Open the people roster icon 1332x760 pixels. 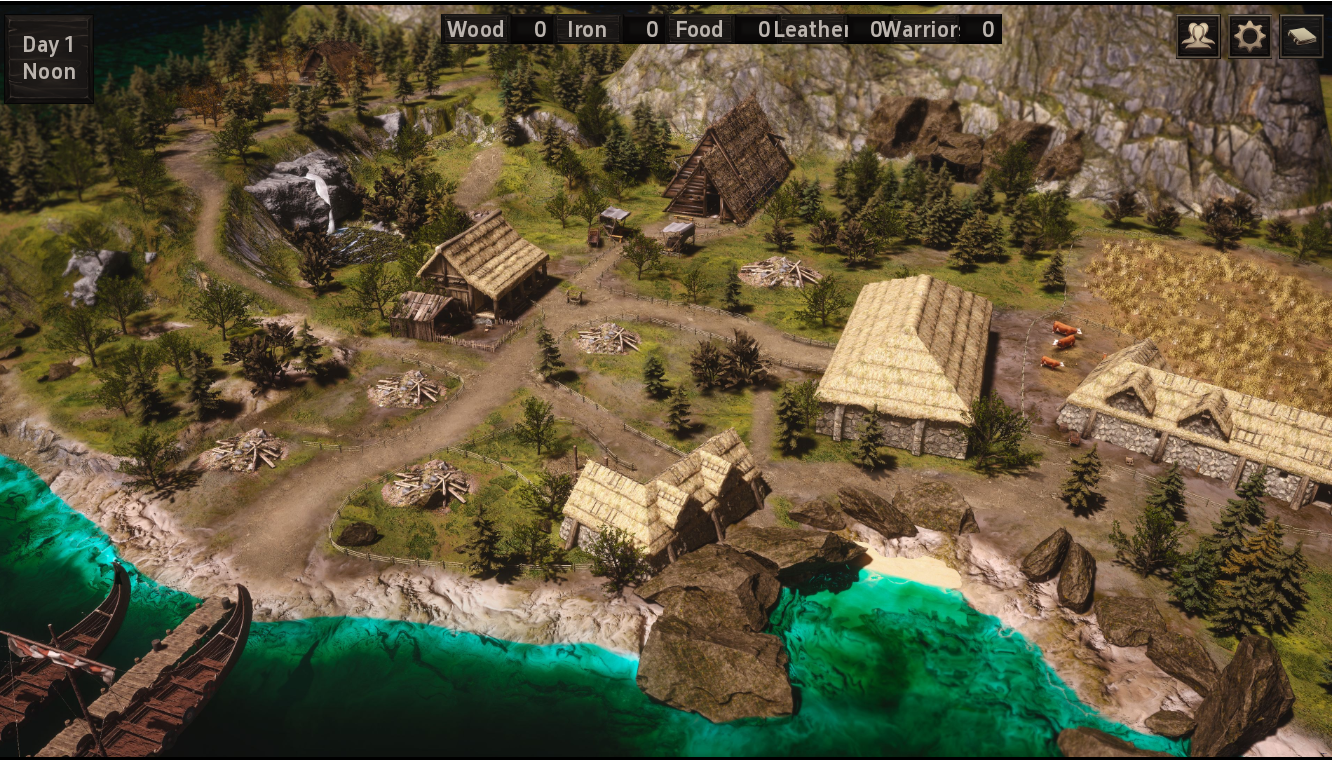(x=1197, y=38)
